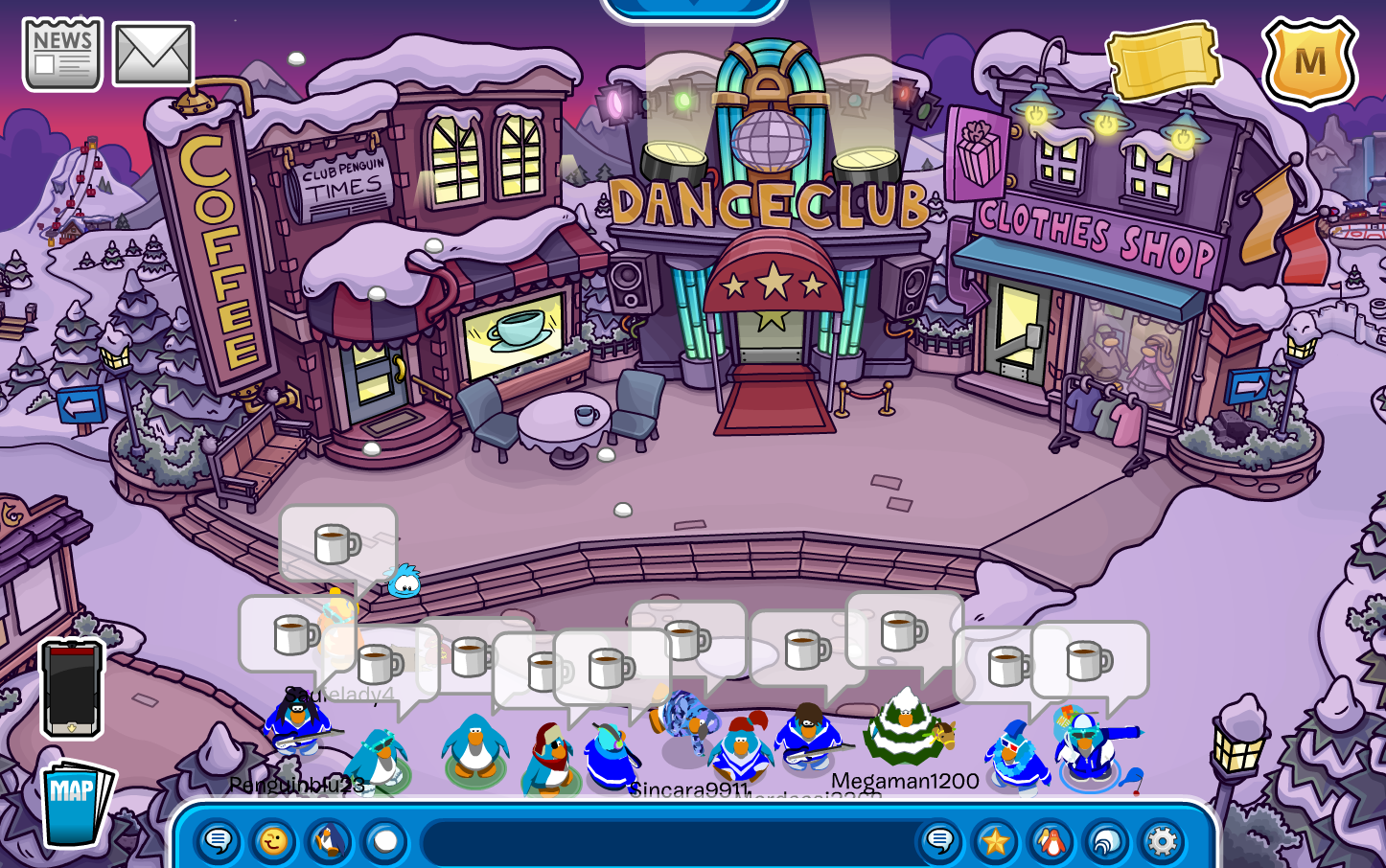Open the island map
Screen dimensions: 1386x868
[75, 803]
